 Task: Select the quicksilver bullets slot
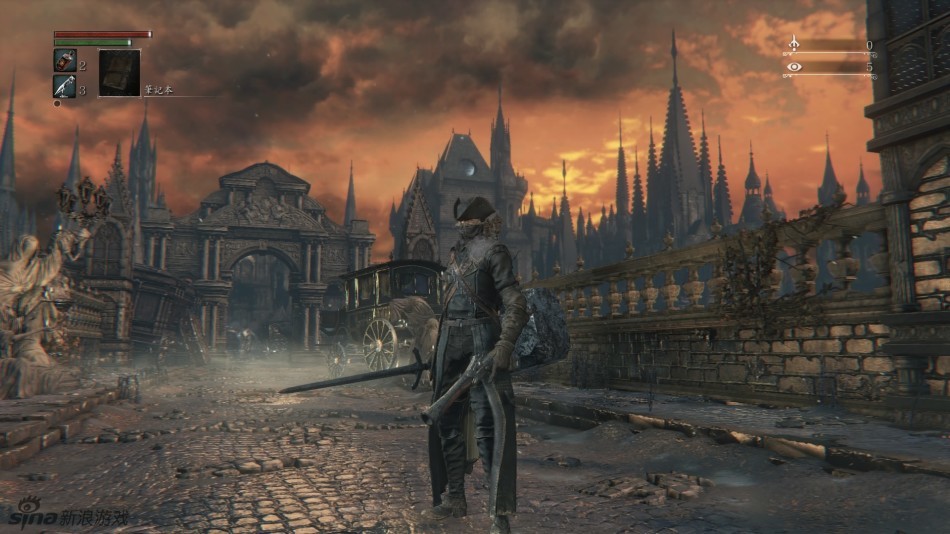63,87
